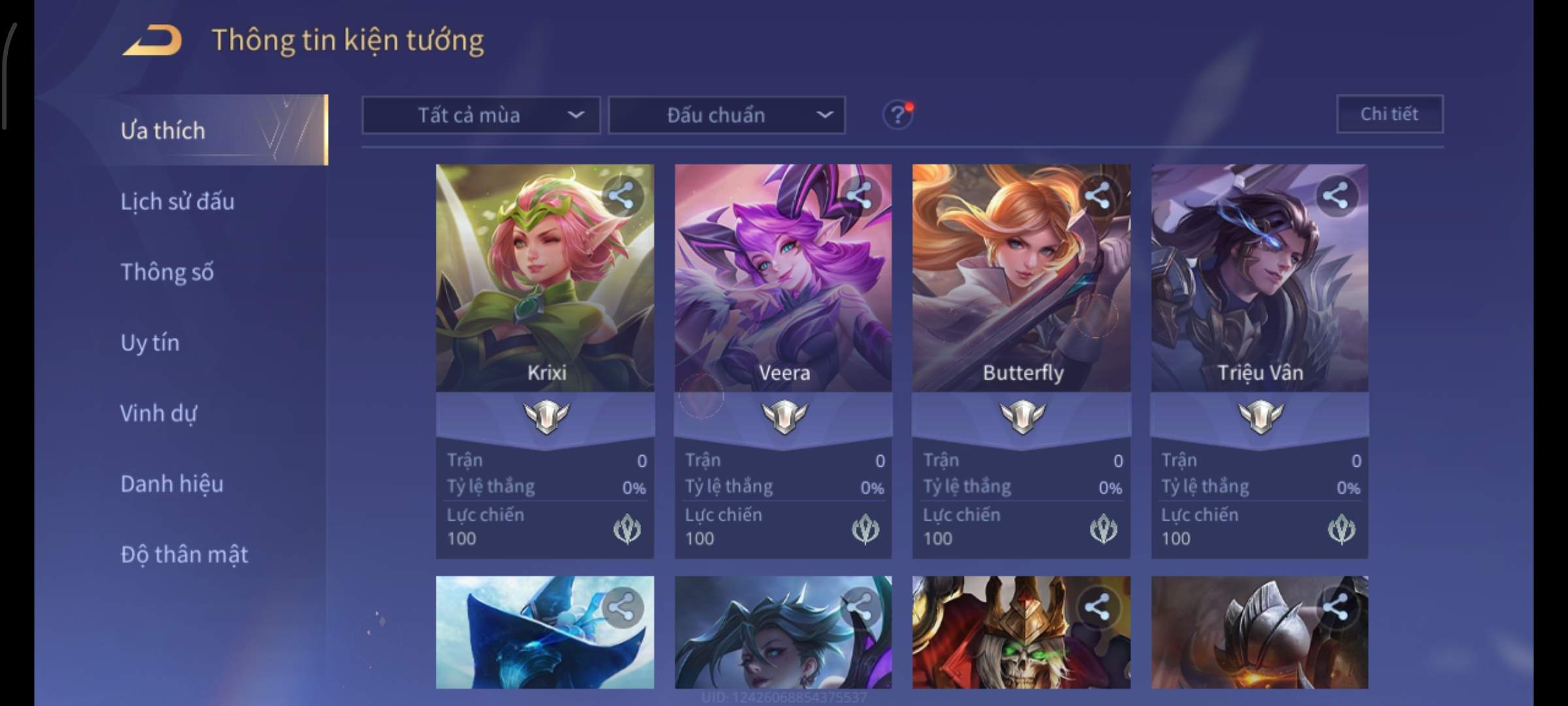Open the Danh hiệu tab

pos(172,484)
